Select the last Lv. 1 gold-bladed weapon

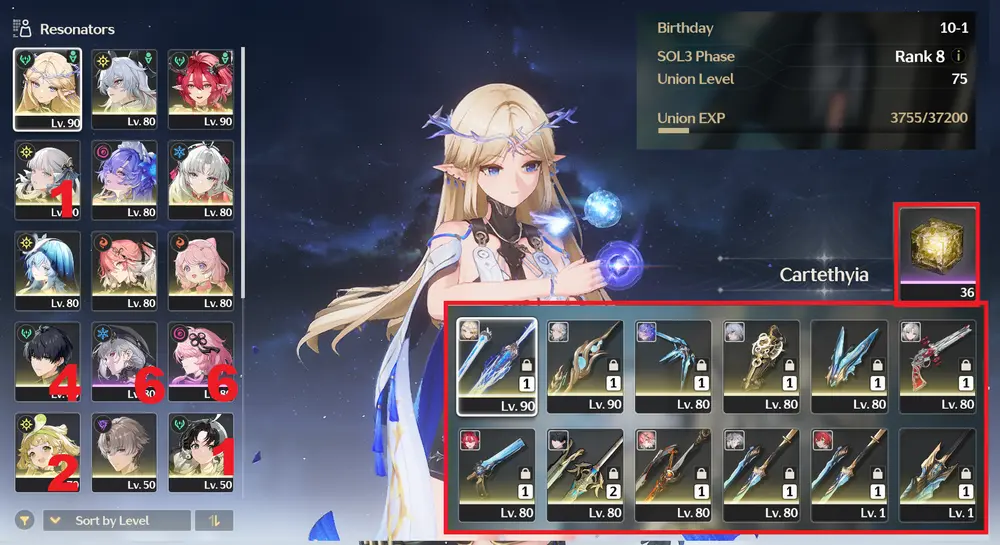click(x=937, y=475)
